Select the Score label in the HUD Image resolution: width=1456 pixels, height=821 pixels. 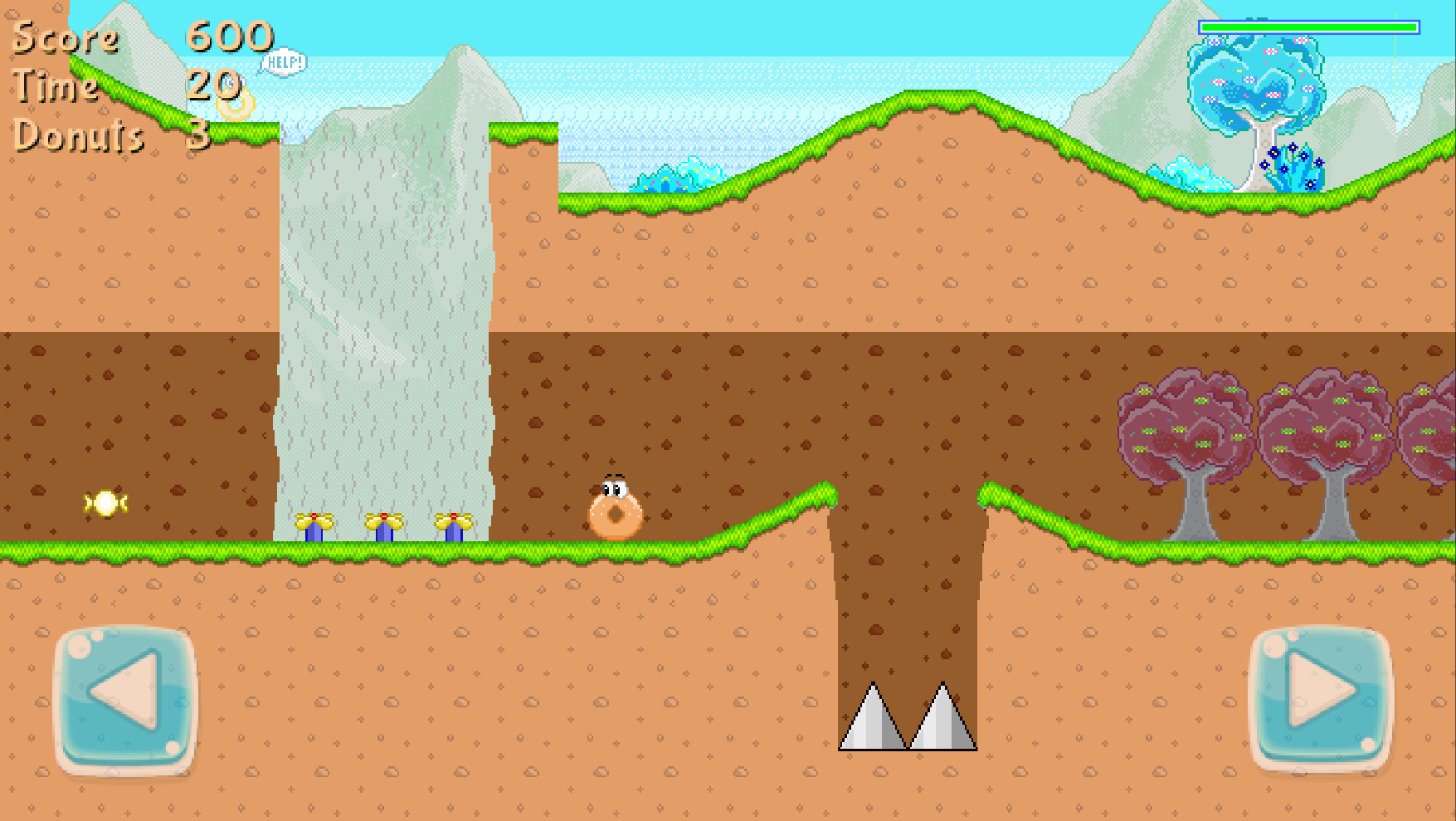[65, 37]
